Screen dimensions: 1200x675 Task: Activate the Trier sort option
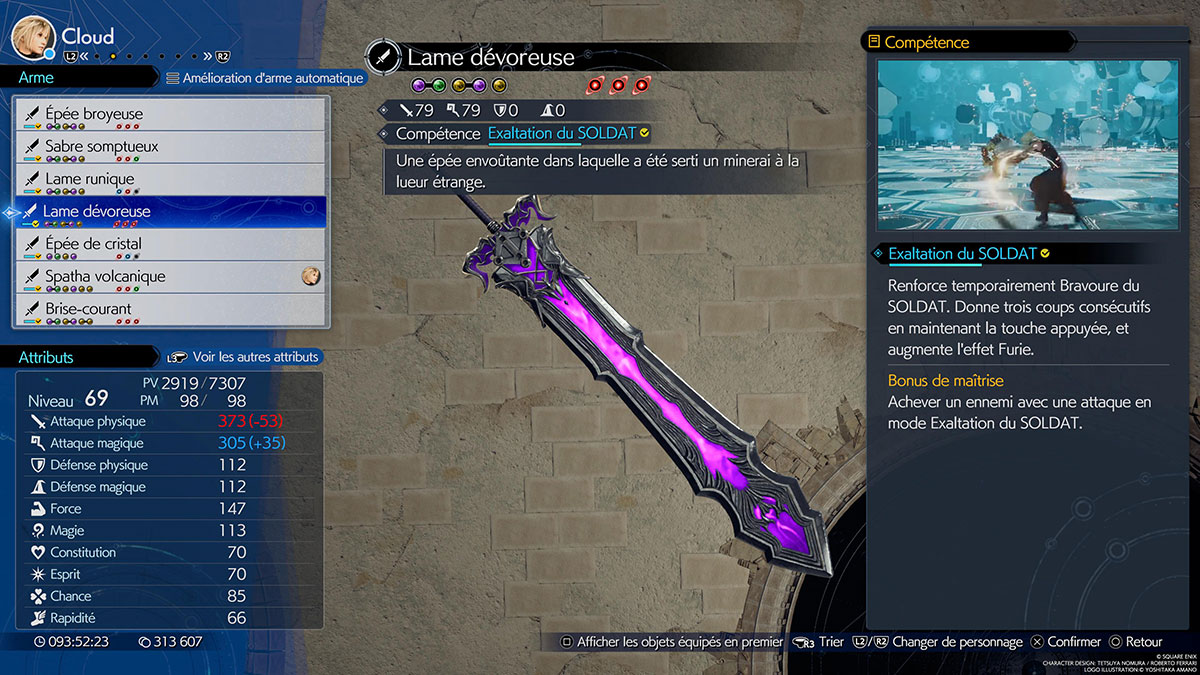pos(819,642)
